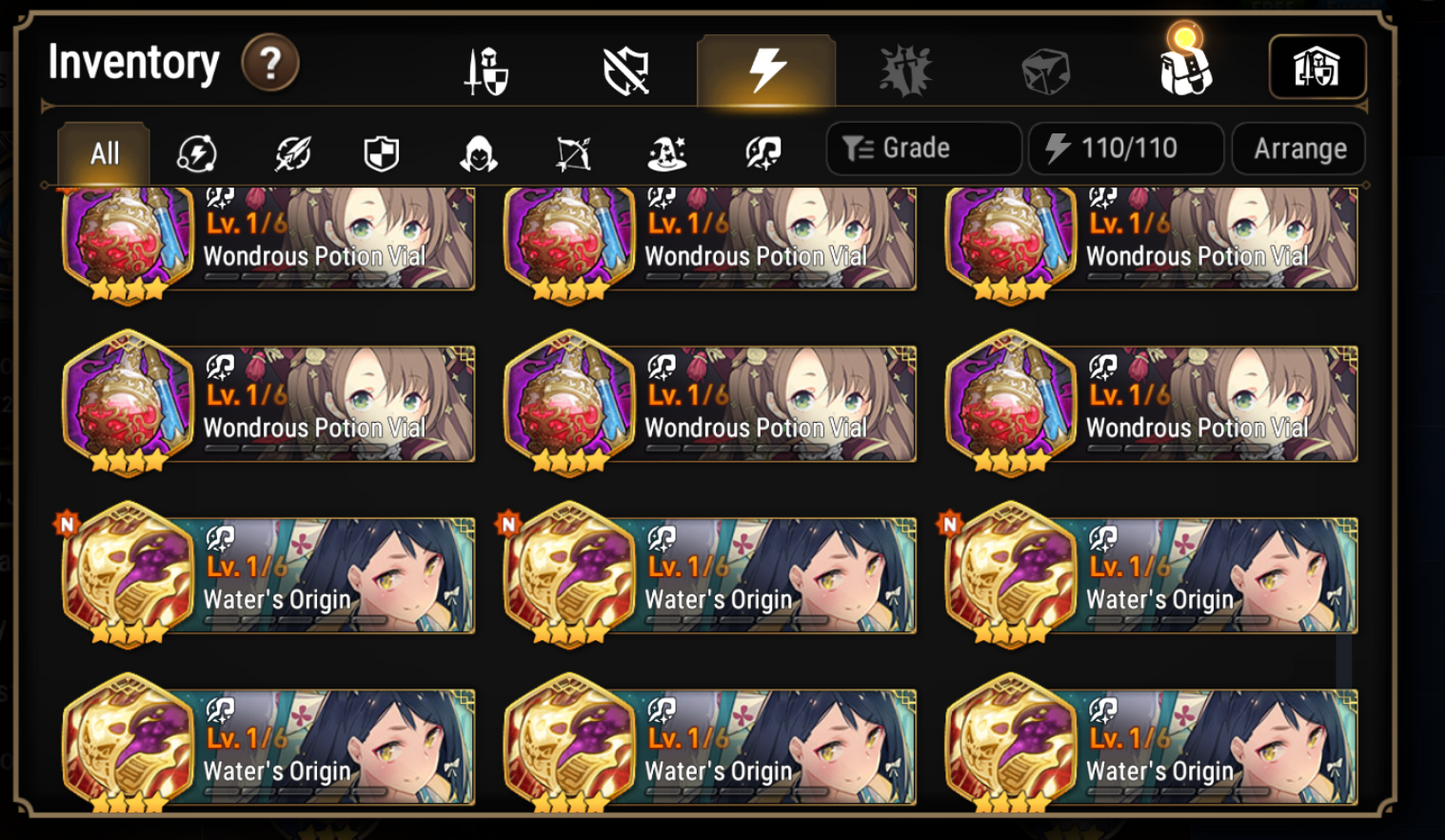Click the 110/110 capacity indicator
The width and height of the screenshot is (1445, 840).
tap(1126, 148)
